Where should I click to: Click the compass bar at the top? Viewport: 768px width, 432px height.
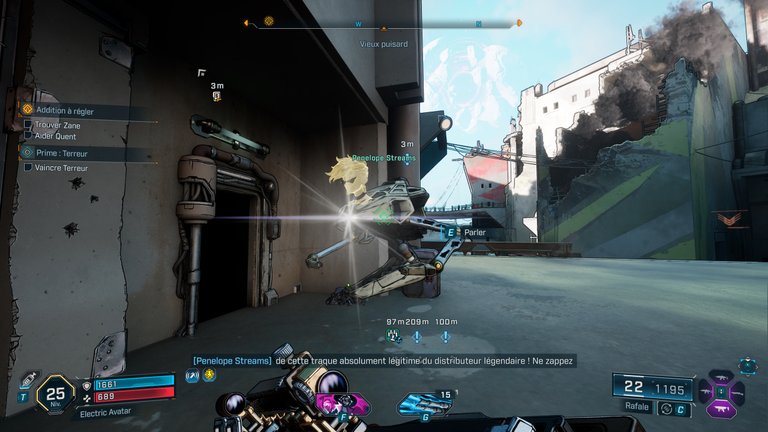(383, 22)
